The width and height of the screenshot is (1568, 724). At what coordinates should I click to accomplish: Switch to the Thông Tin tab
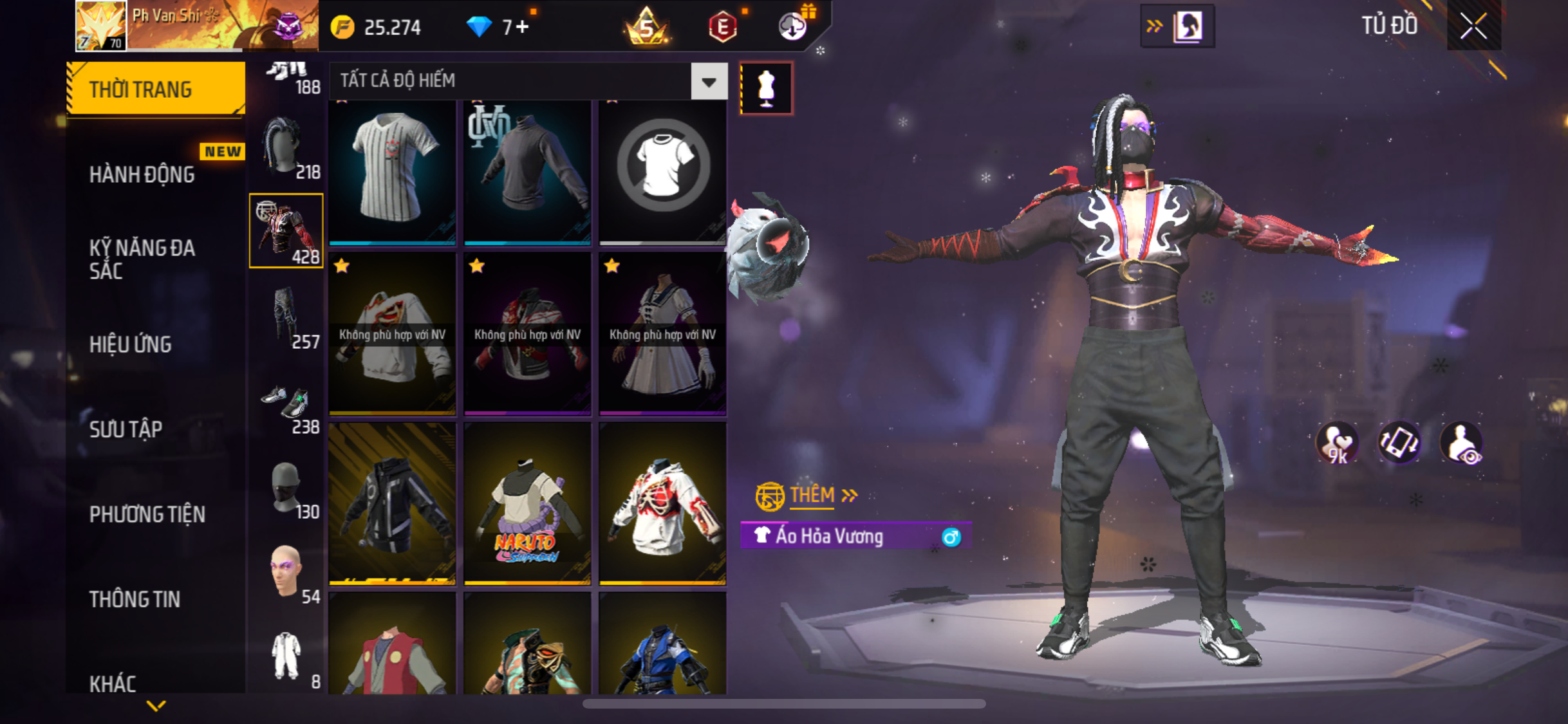(135, 599)
